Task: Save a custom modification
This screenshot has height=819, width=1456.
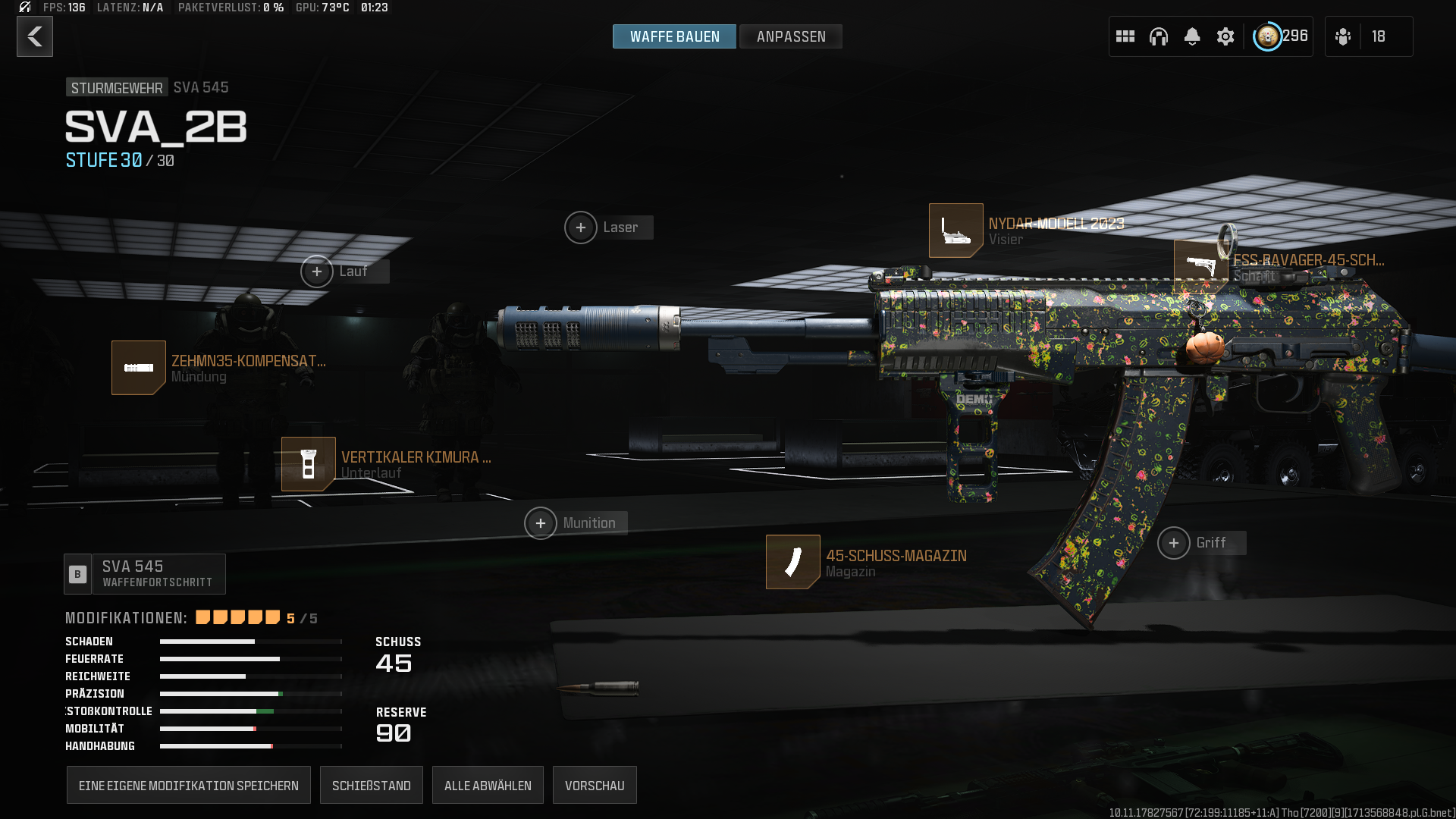Action: (189, 786)
